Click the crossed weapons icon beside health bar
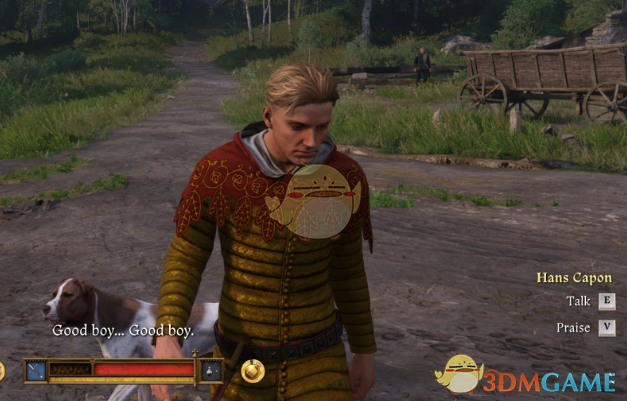This screenshot has width=627, height=401. (35, 370)
